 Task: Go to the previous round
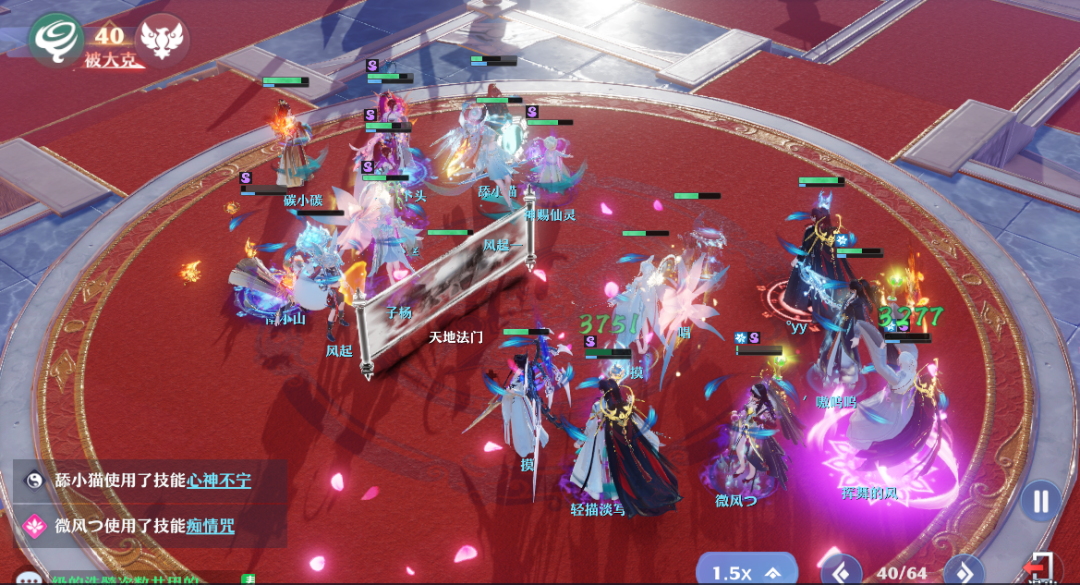[x=843, y=572]
